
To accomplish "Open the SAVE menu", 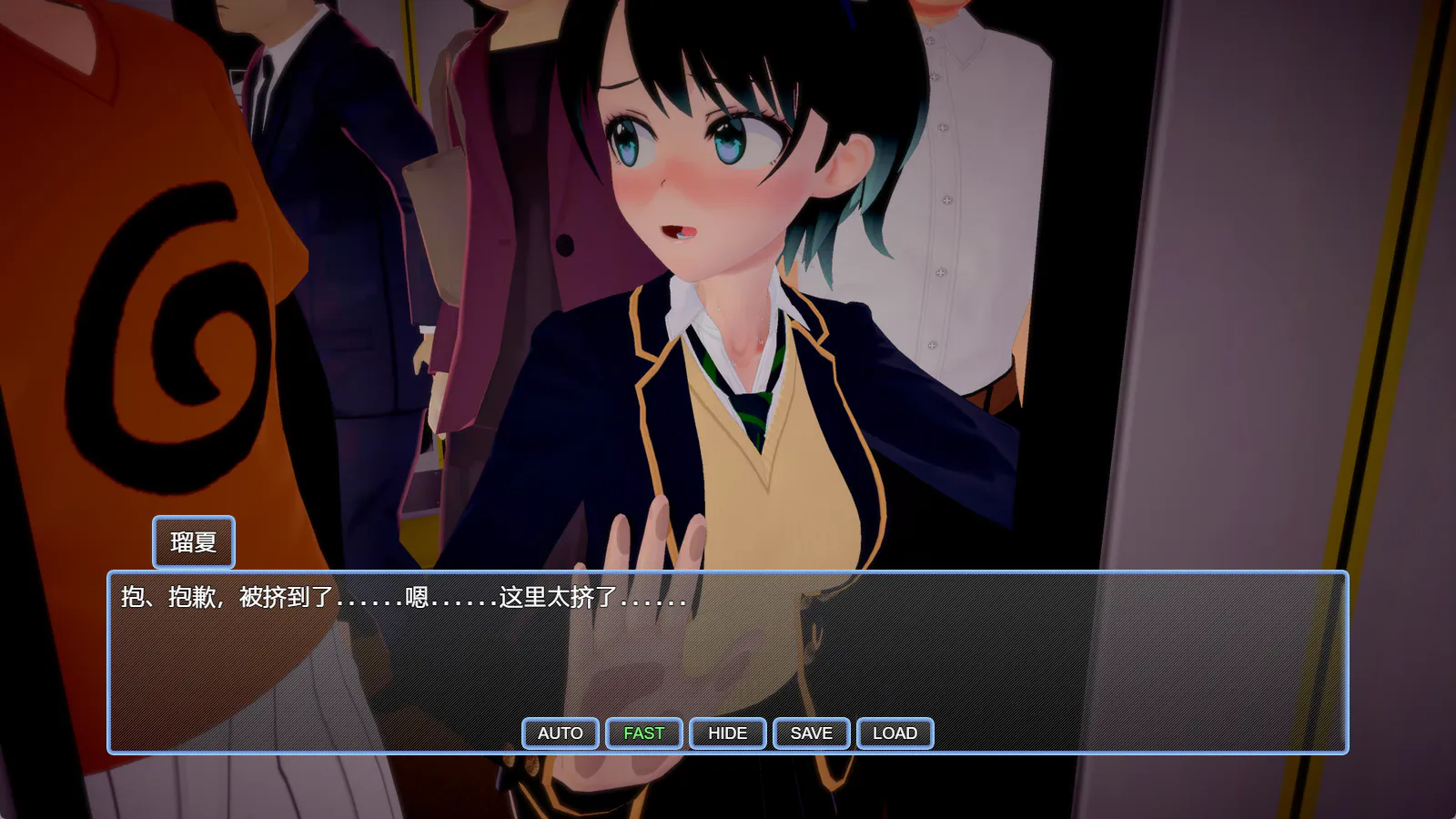I will click(x=811, y=733).
